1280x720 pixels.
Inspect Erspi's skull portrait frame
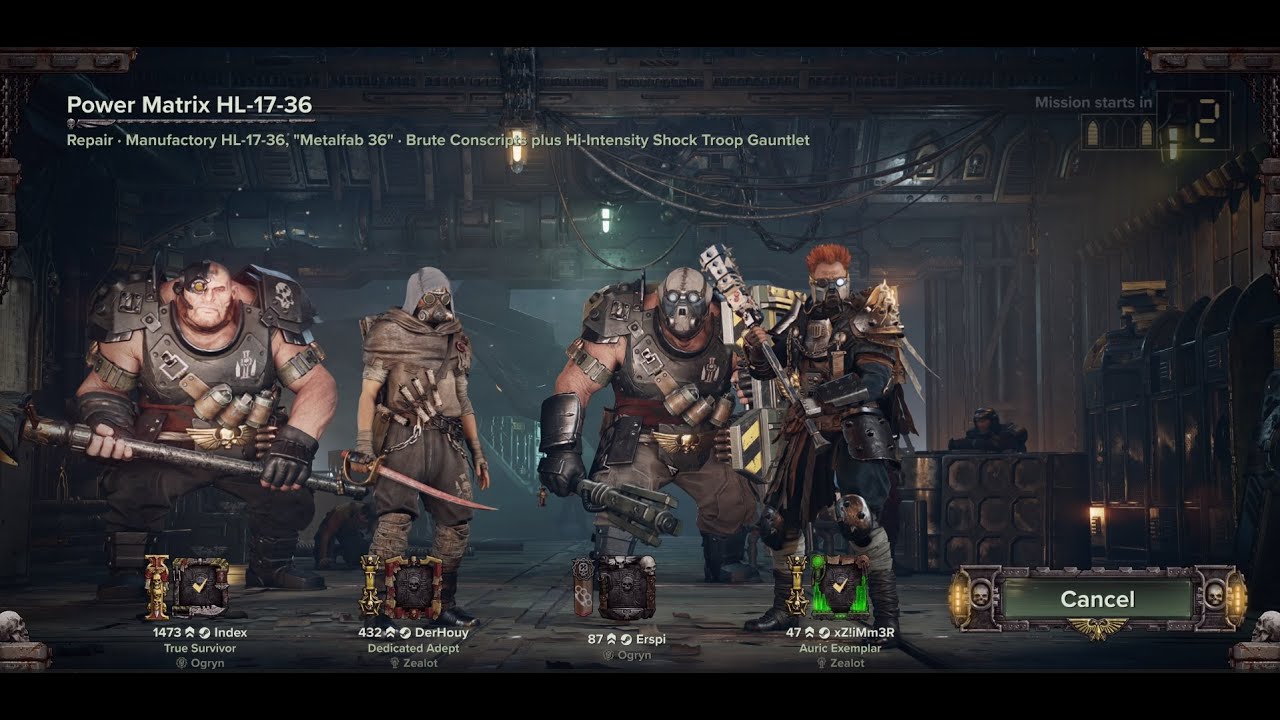(x=626, y=588)
